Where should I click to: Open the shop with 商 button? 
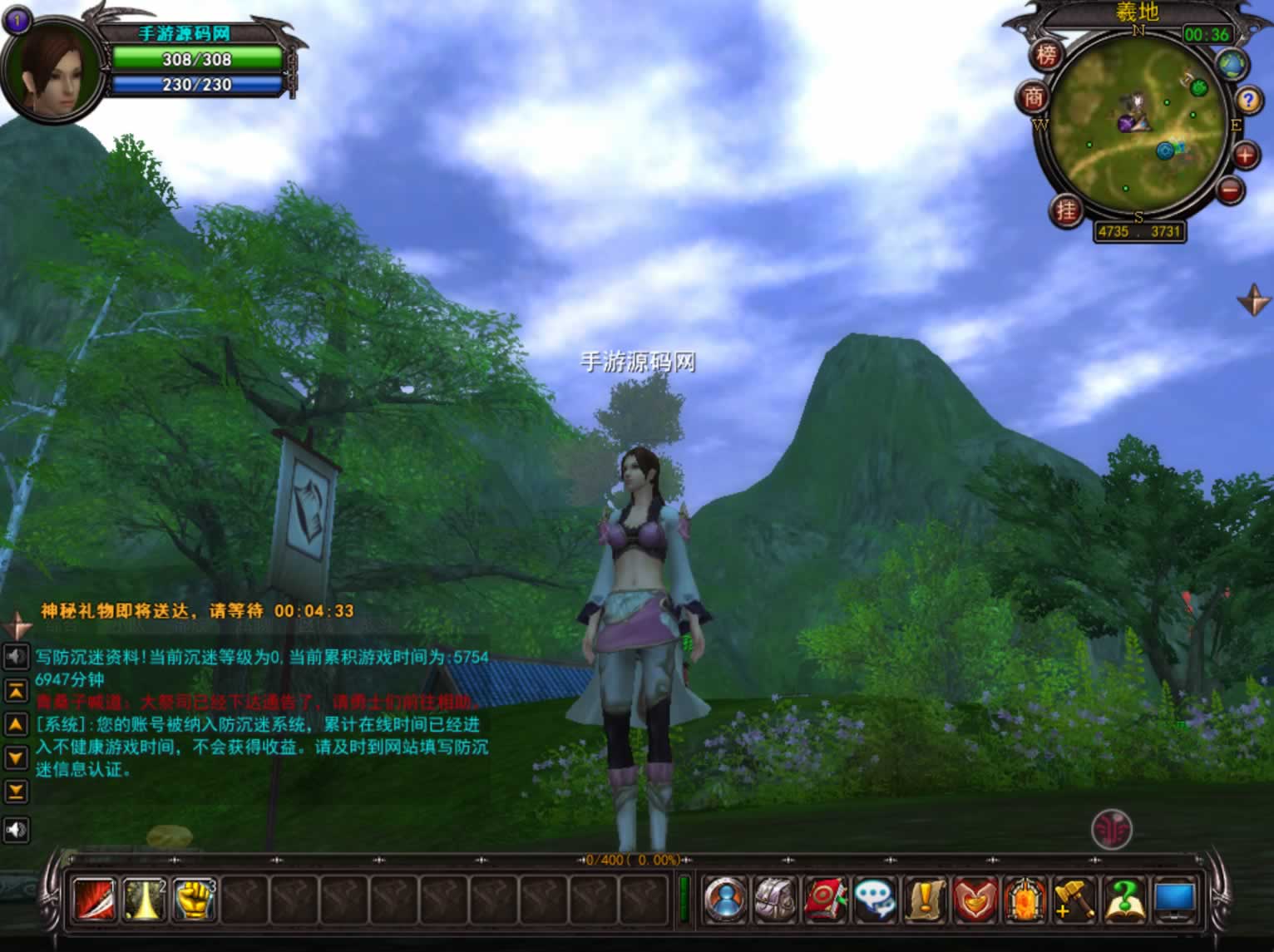pos(1033,98)
